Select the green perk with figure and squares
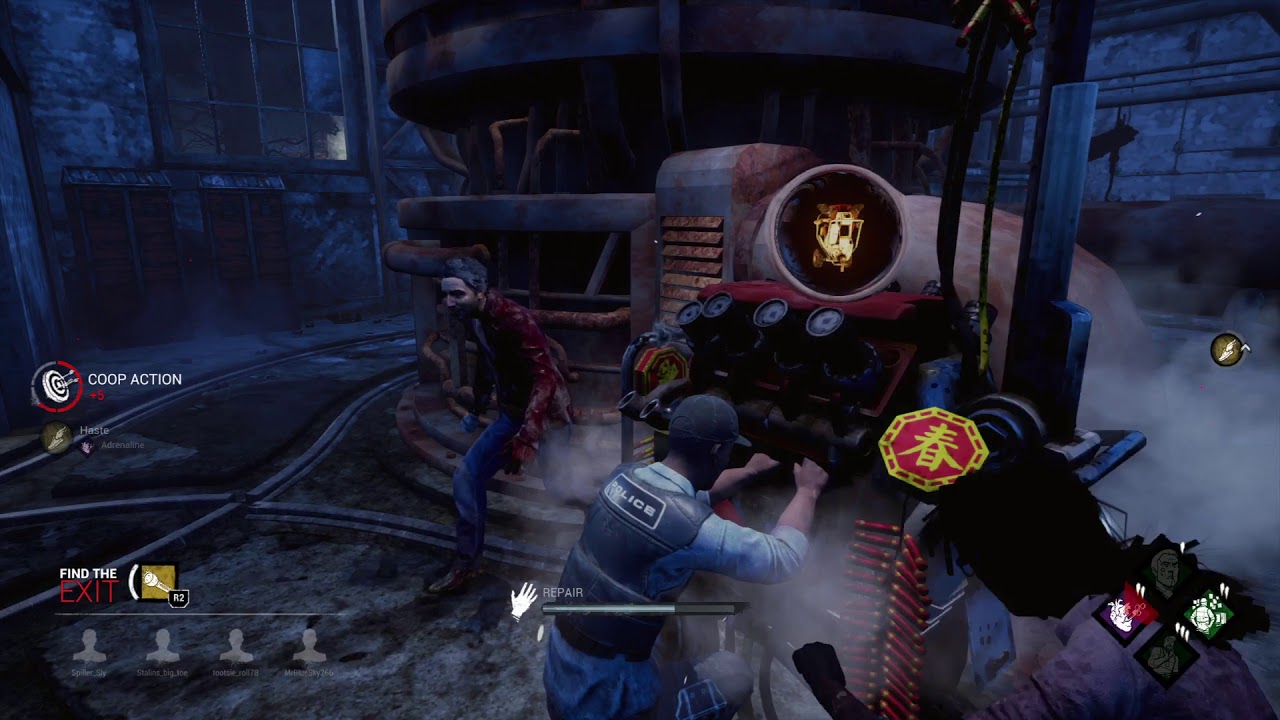This screenshot has width=1280, height=720. pos(1208,613)
